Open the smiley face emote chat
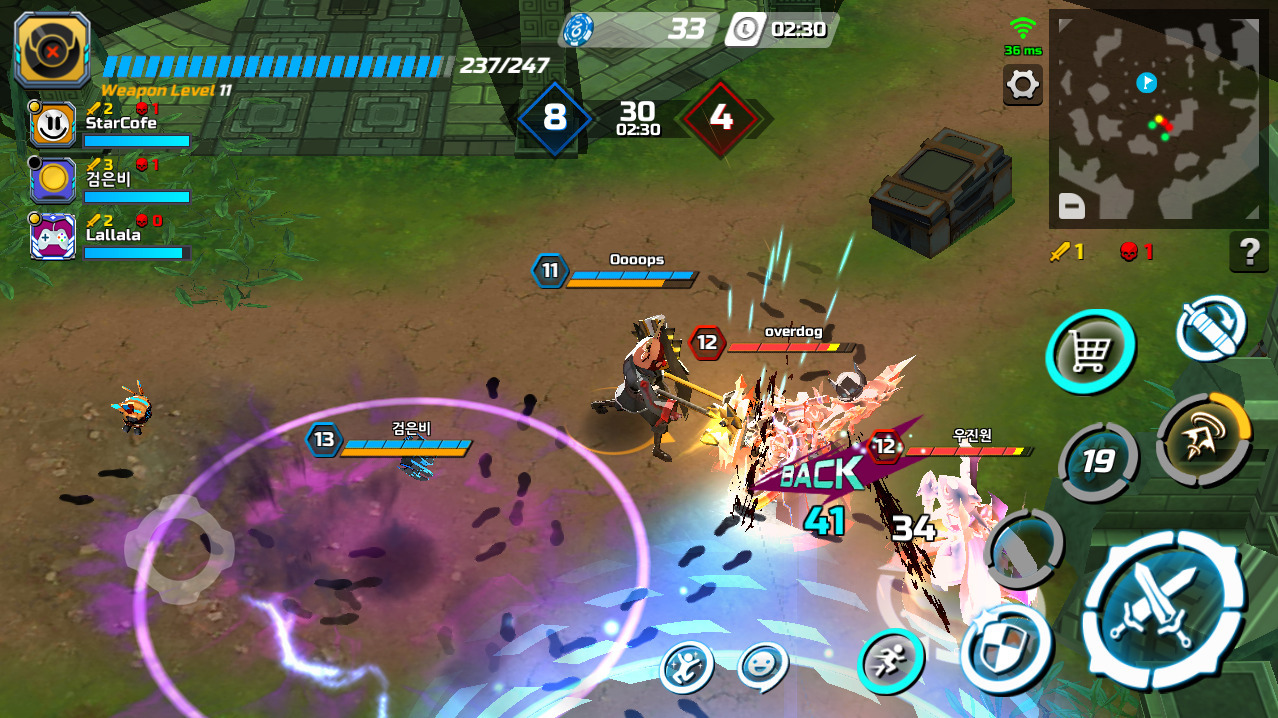1278x718 pixels. click(x=763, y=666)
